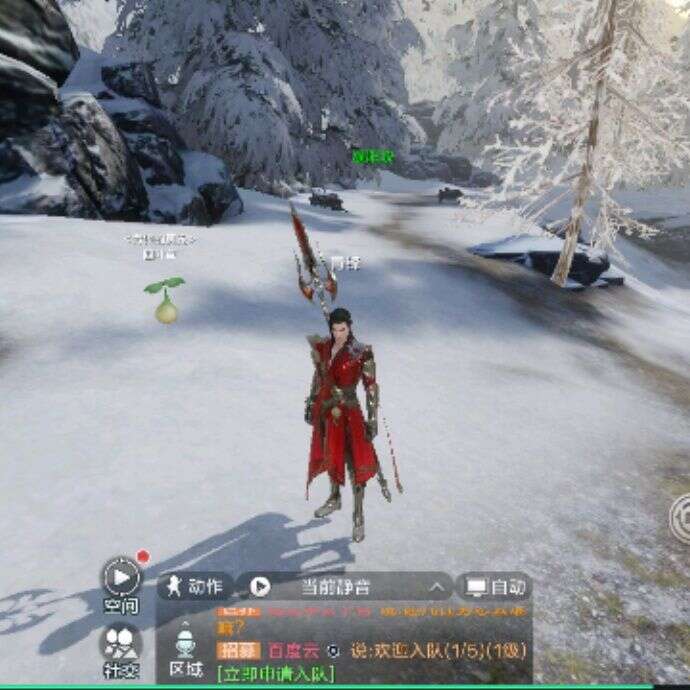The height and width of the screenshot is (690, 690).
Task: Open the 社交 (Social) menu
Action: coord(122,642)
